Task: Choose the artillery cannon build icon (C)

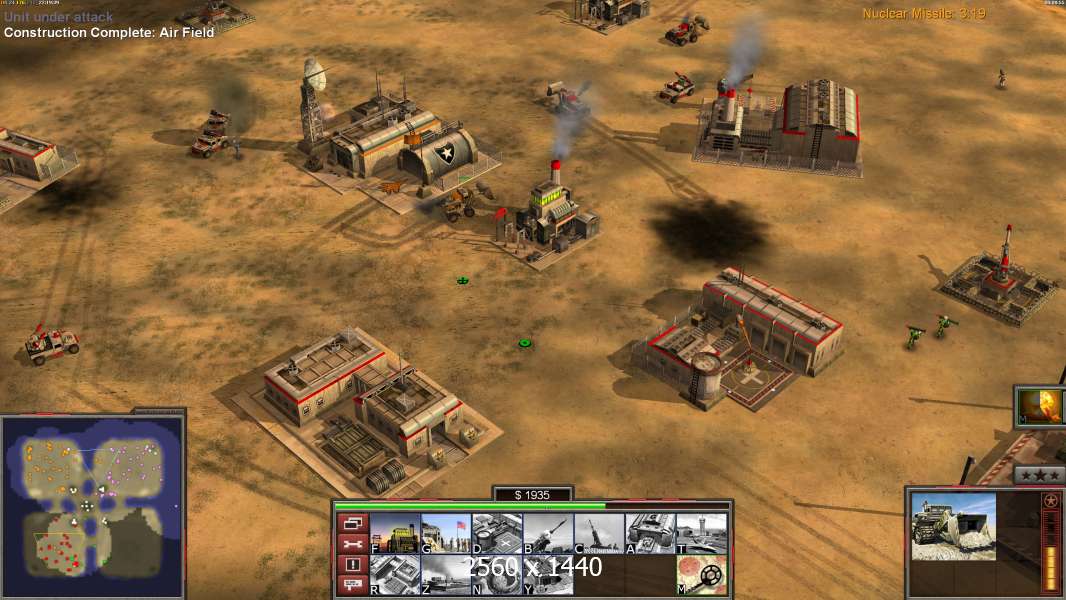Action: click(x=599, y=533)
